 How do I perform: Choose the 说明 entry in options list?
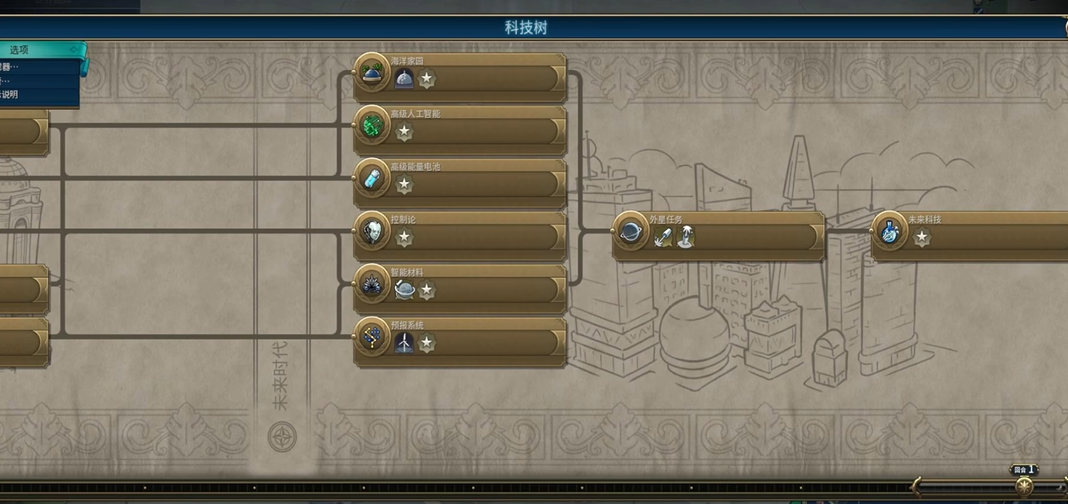pyautogui.click(x=10, y=94)
